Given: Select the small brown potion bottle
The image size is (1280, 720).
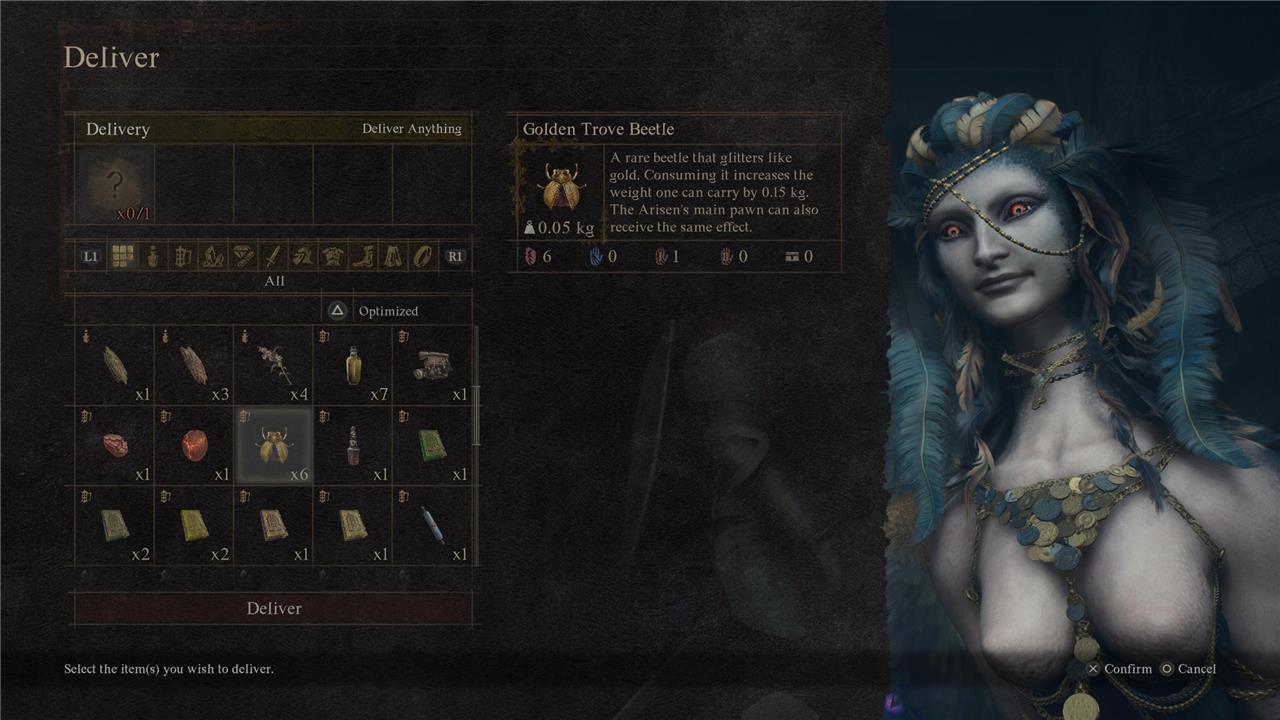Looking at the screenshot, I should [x=353, y=445].
